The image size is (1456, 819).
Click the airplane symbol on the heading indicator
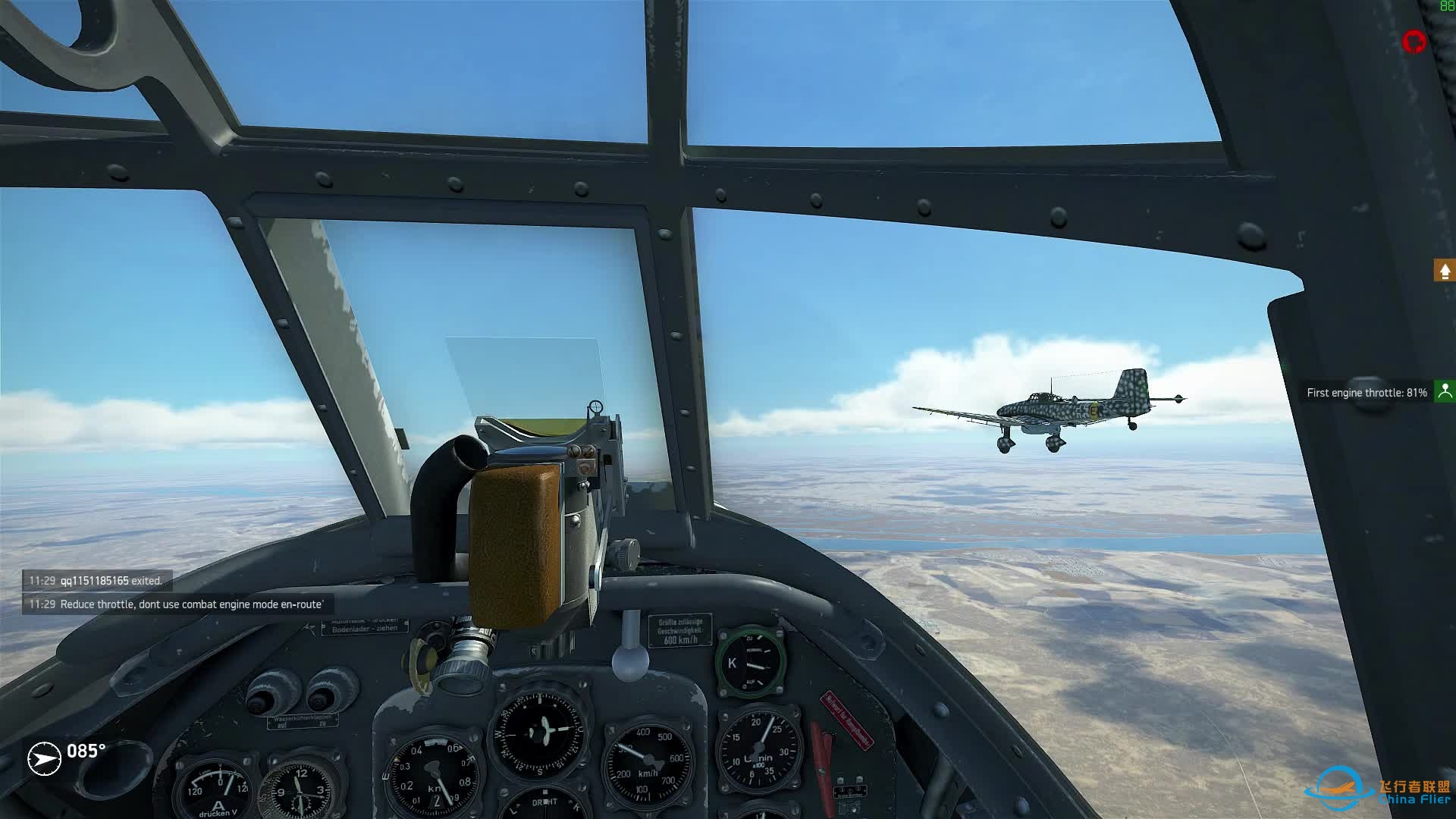click(x=43, y=758)
